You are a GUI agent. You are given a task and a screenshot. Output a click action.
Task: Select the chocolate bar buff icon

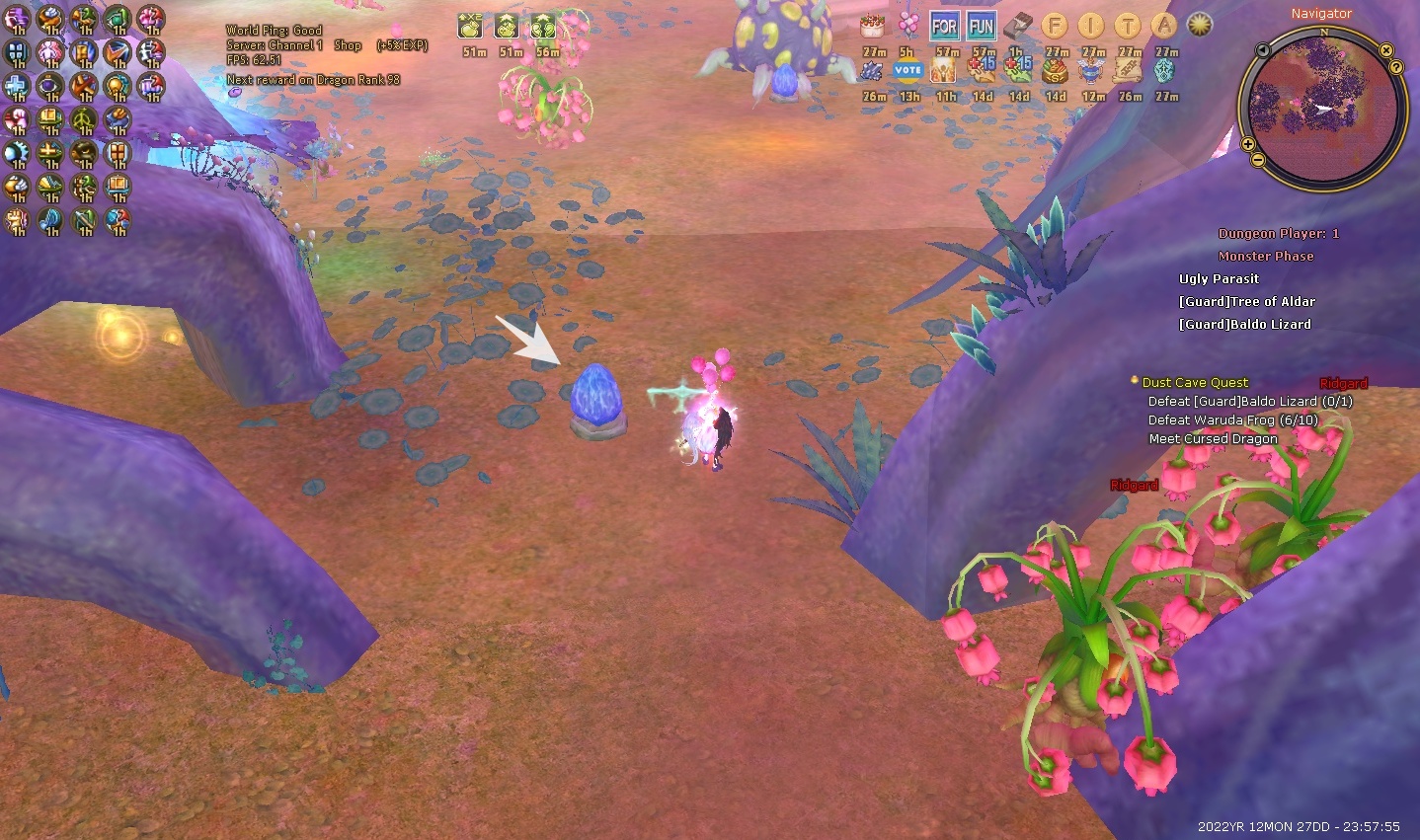coord(1018,27)
